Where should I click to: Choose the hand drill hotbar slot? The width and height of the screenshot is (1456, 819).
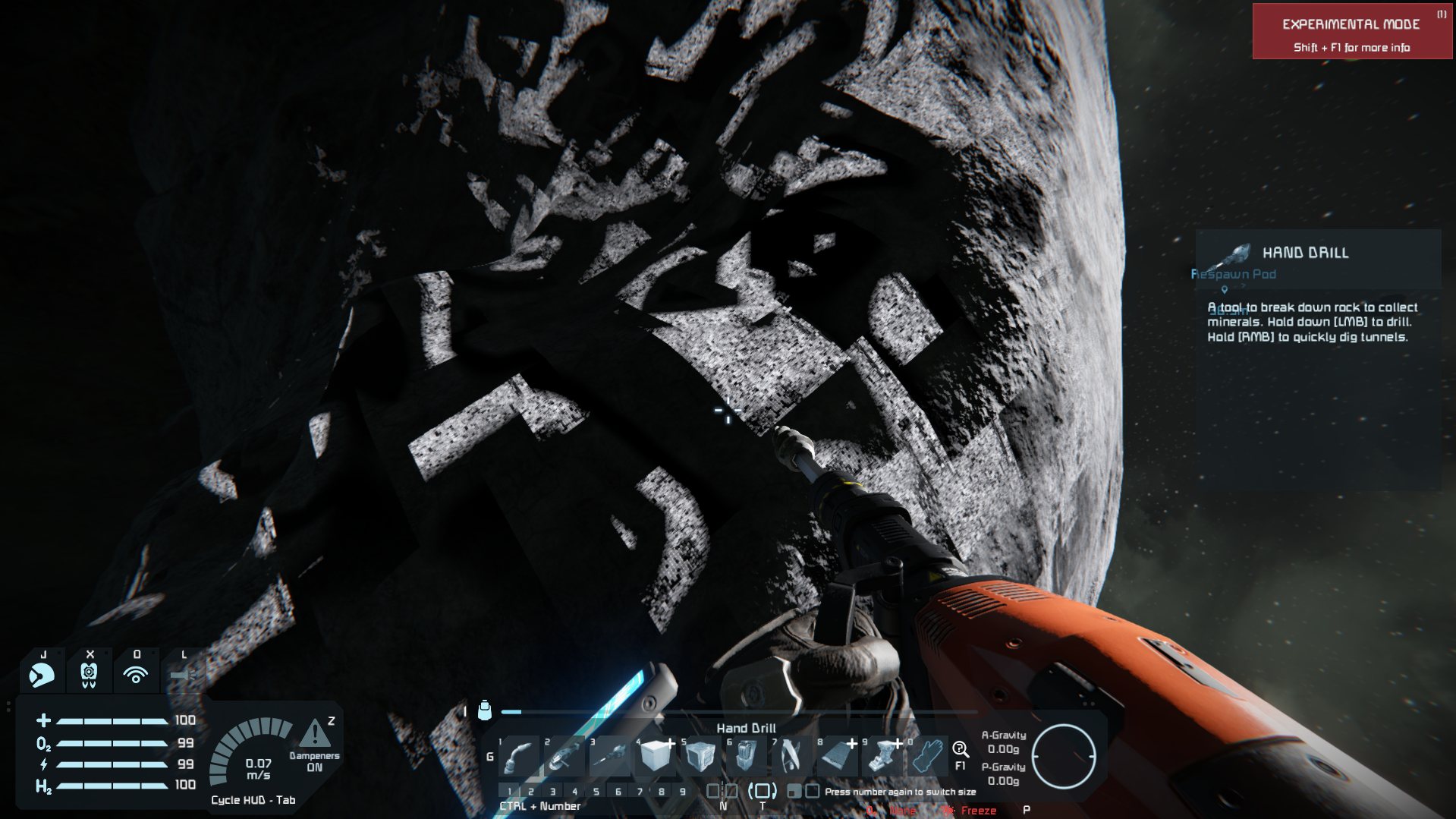click(611, 757)
